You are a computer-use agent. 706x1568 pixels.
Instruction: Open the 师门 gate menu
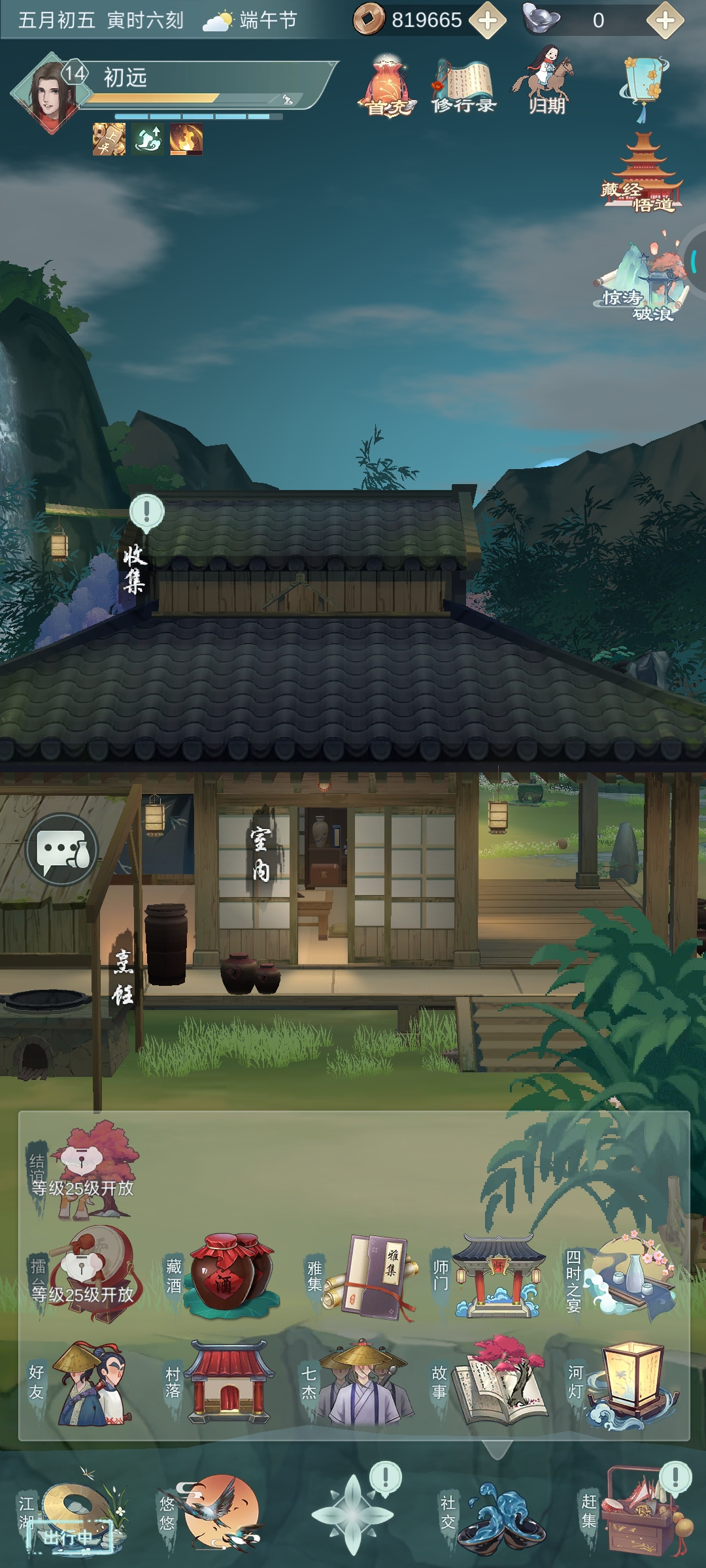(x=497, y=1275)
